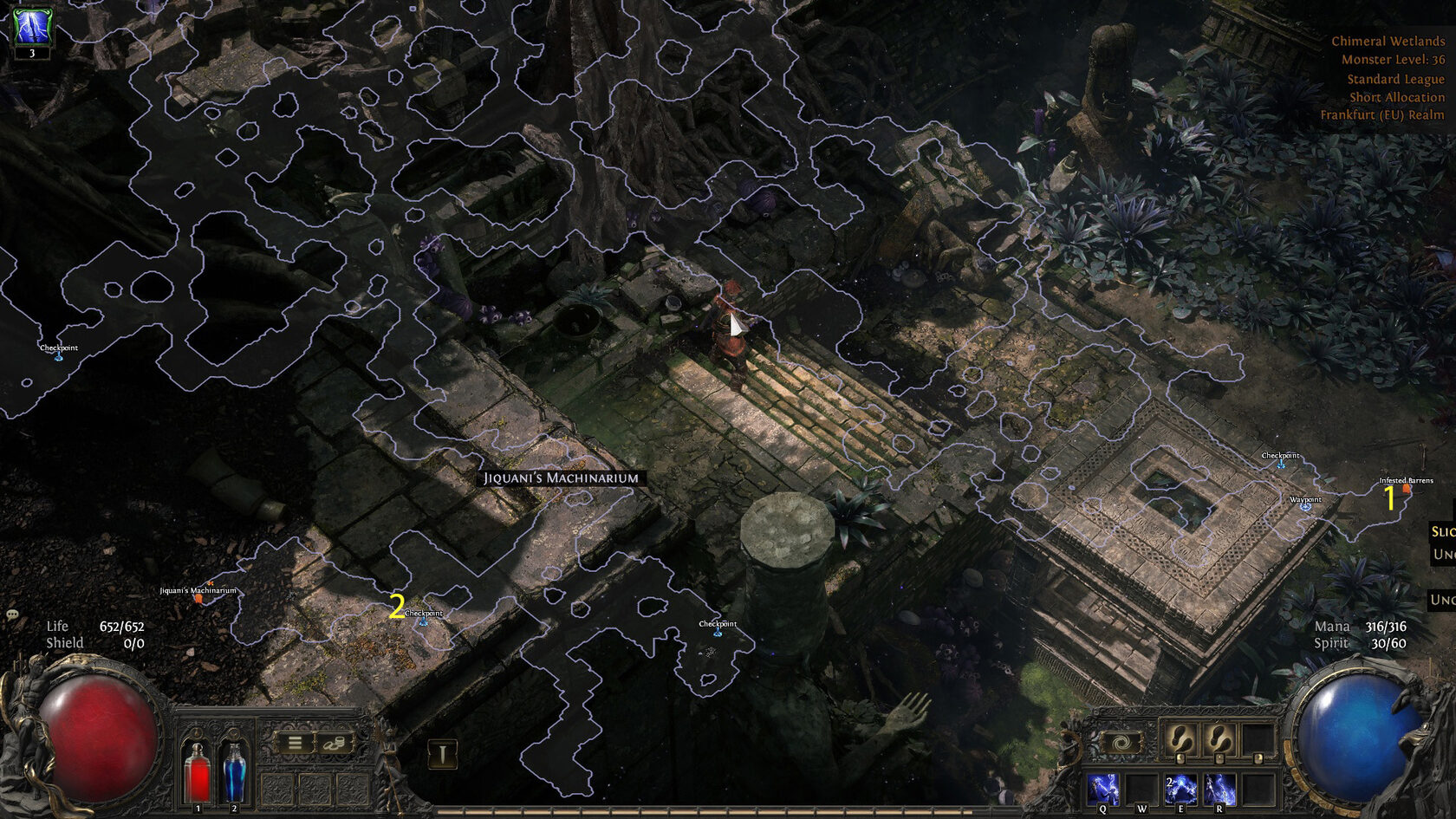This screenshot has height=819, width=1456.
Task: Click the large Jiquani's Machinarium entrance label
Action: [x=561, y=478]
